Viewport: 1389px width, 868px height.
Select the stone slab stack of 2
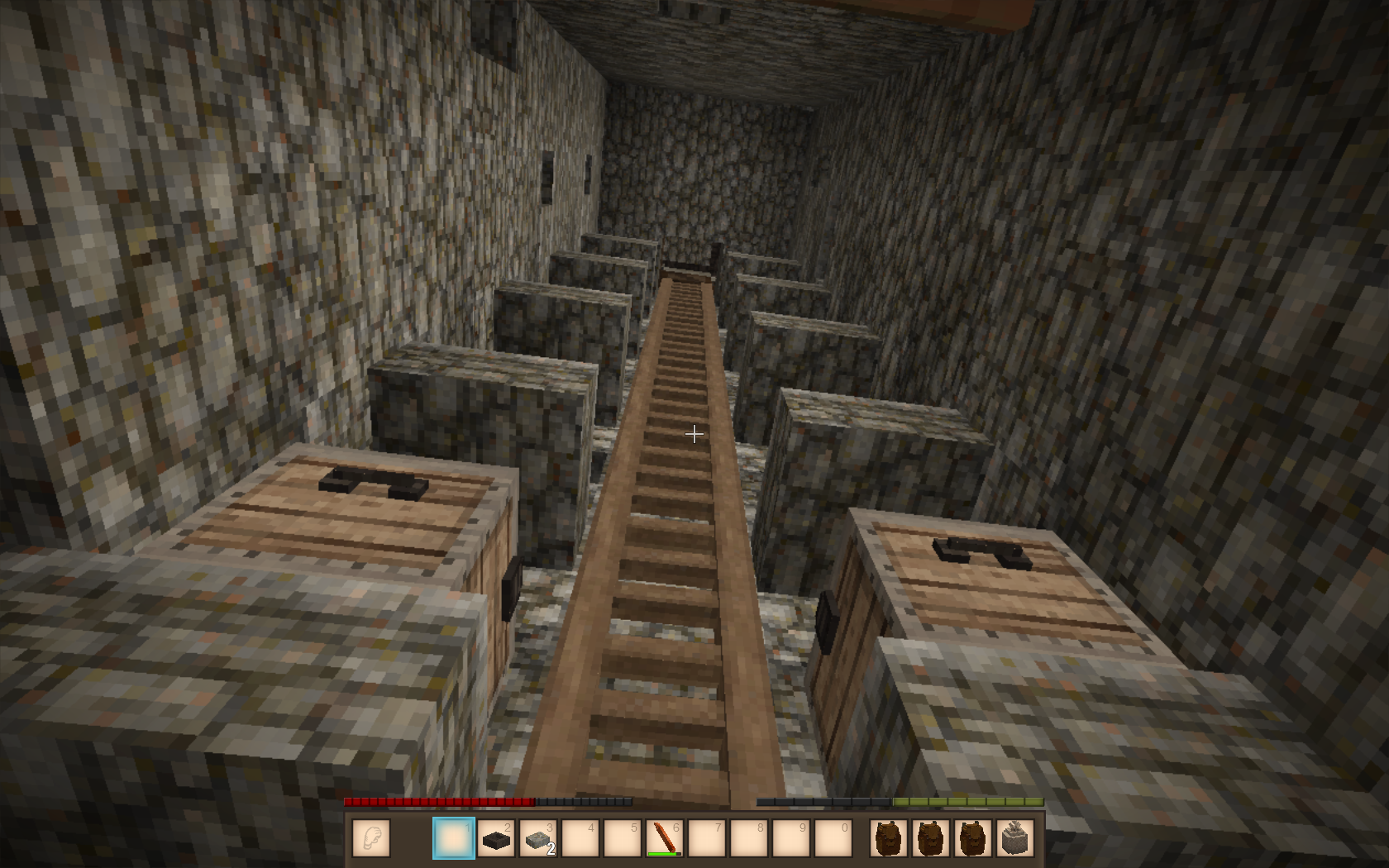pos(538,838)
